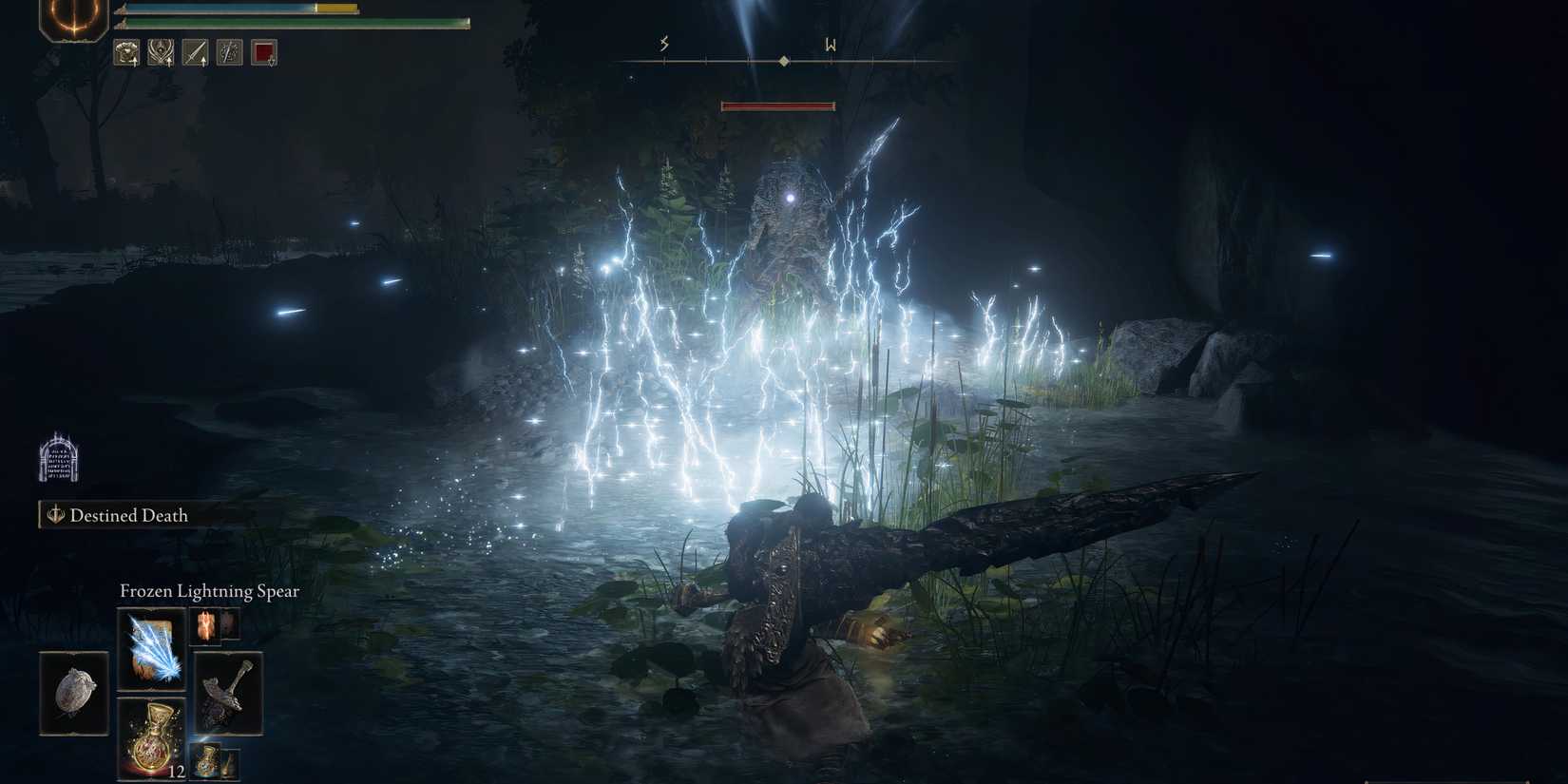Click the dual-blades buff status icon
The height and width of the screenshot is (784, 1568).
229,53
